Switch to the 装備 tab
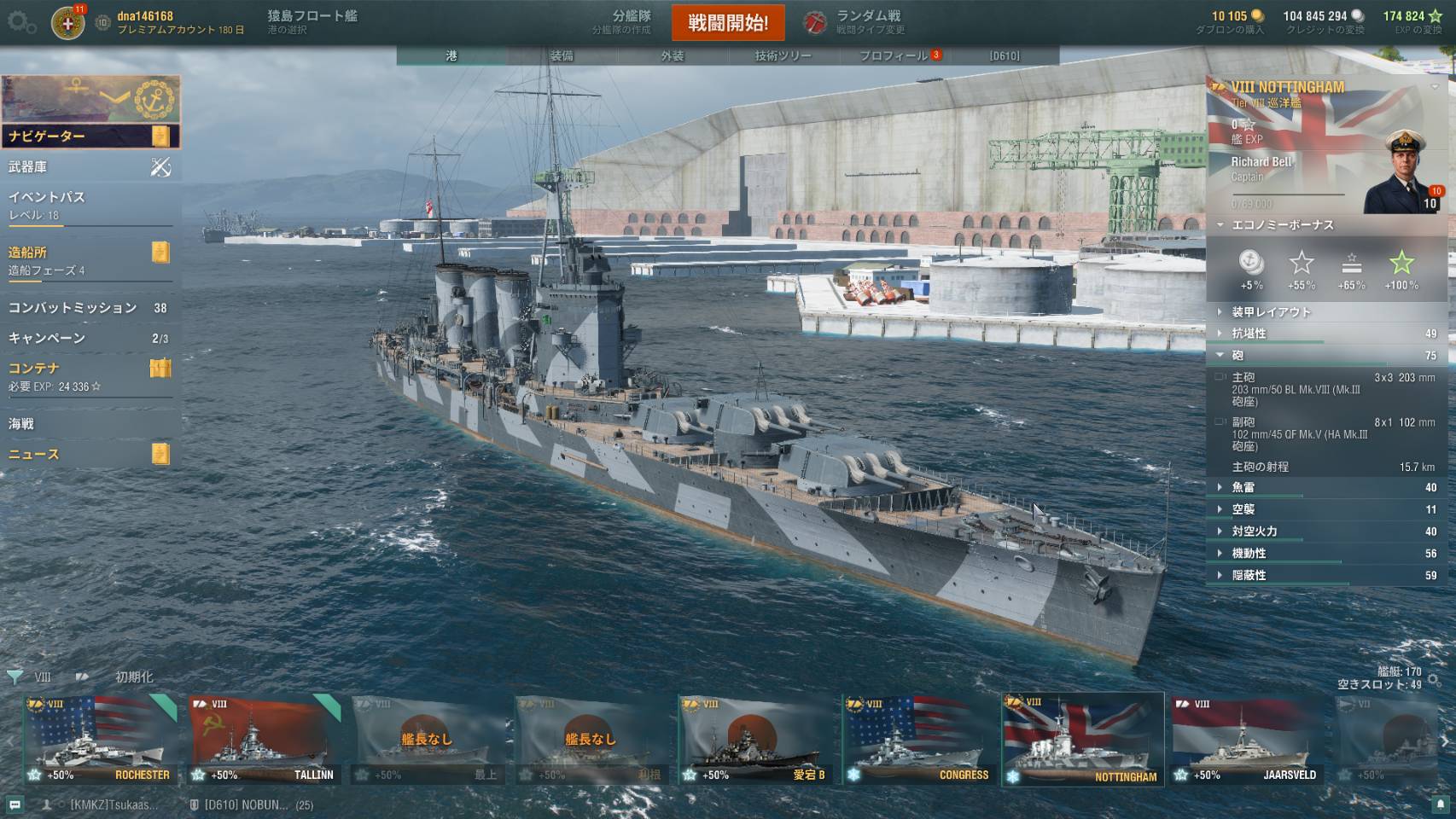This screenshot has height=819, width=1456. [562, 55]
